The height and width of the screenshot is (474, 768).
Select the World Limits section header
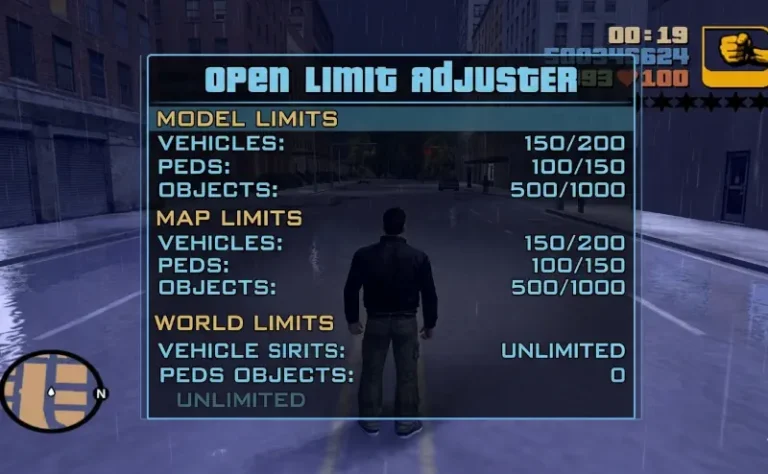click(x=244, y=323)
